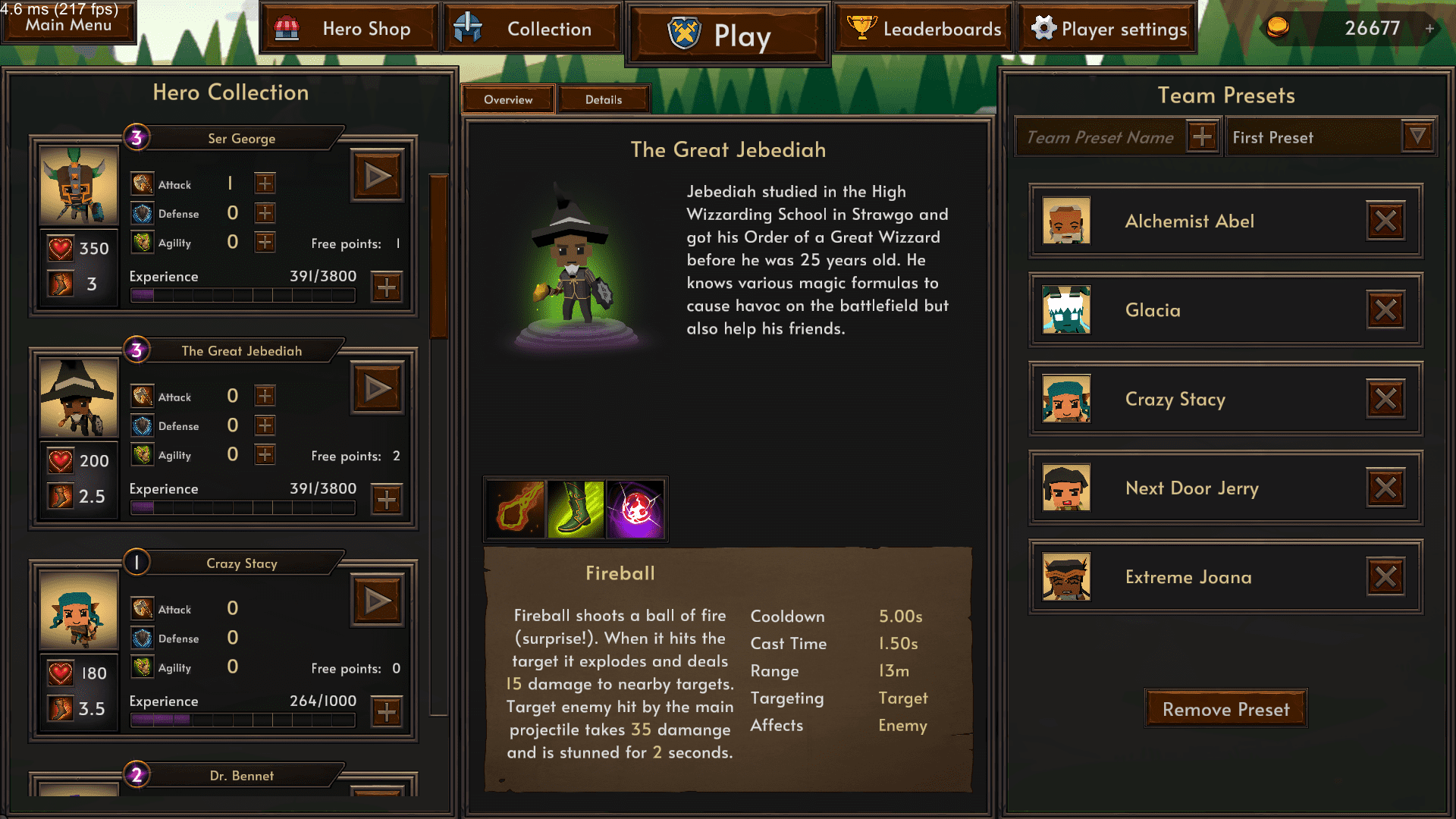Choose the purple orb ability icon
The image size is (1456, 819).
tap(636, 509)
